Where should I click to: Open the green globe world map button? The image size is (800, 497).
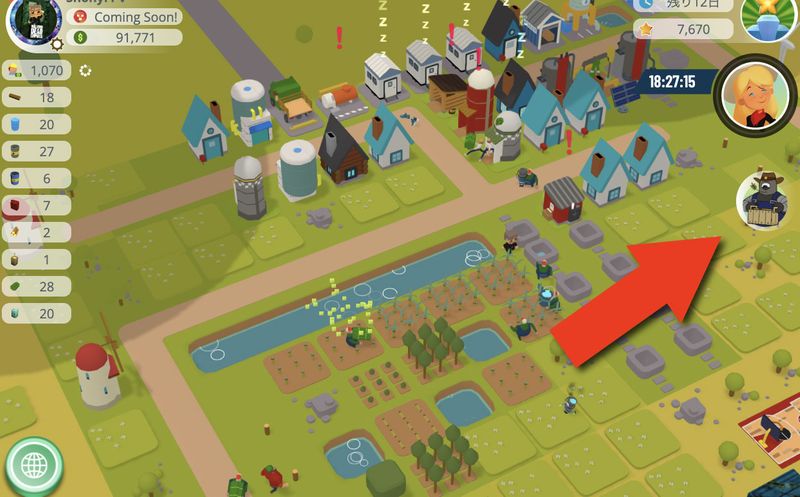click(34, 464)
